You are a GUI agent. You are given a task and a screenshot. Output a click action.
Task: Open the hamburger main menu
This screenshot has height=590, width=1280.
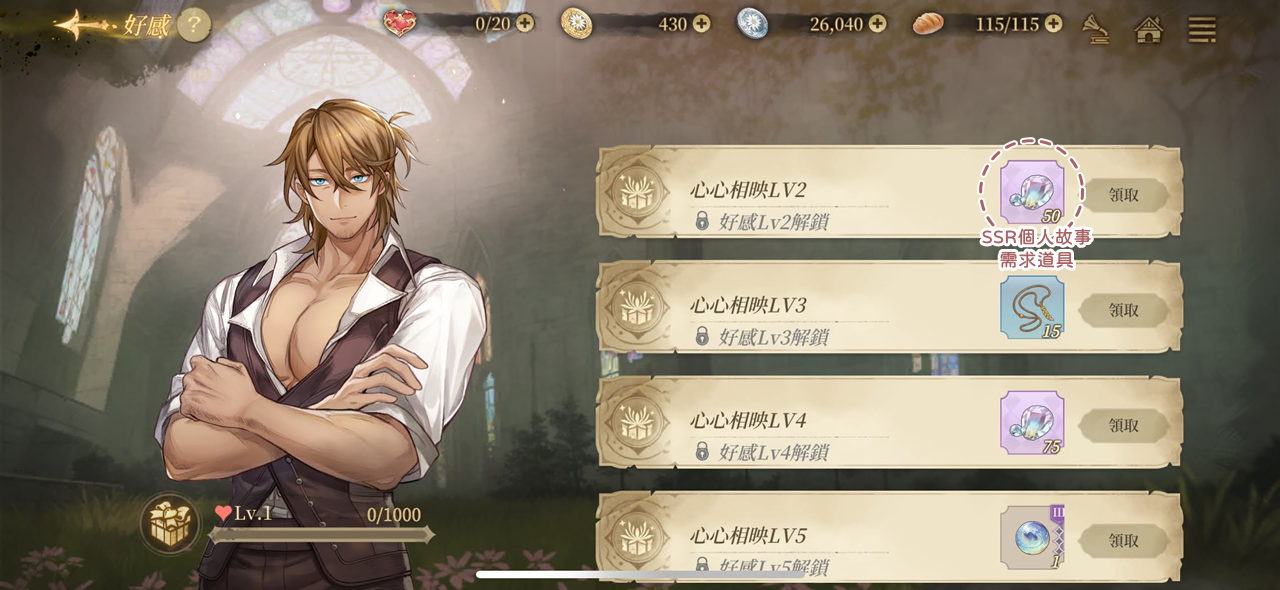[1202, 29]
